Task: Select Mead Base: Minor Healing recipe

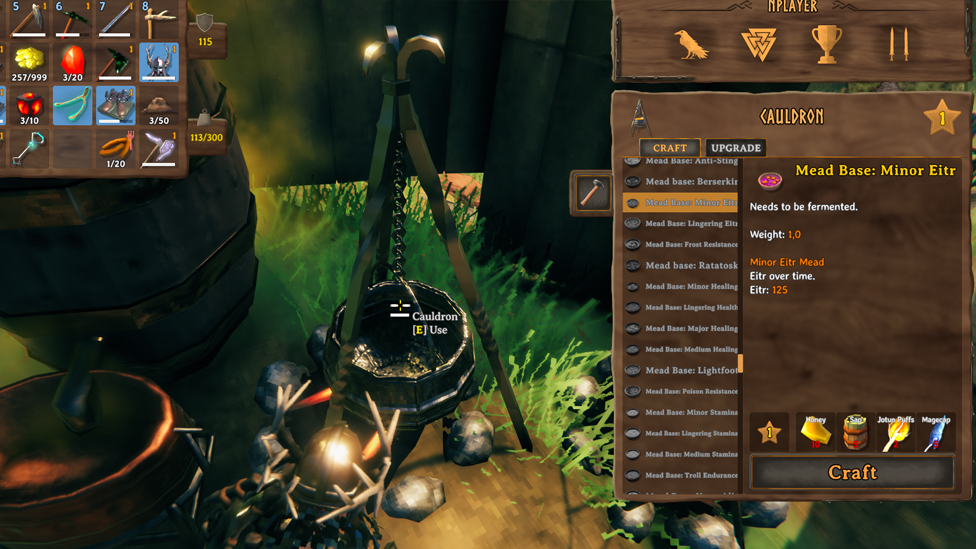Action: tap(690, 287)
